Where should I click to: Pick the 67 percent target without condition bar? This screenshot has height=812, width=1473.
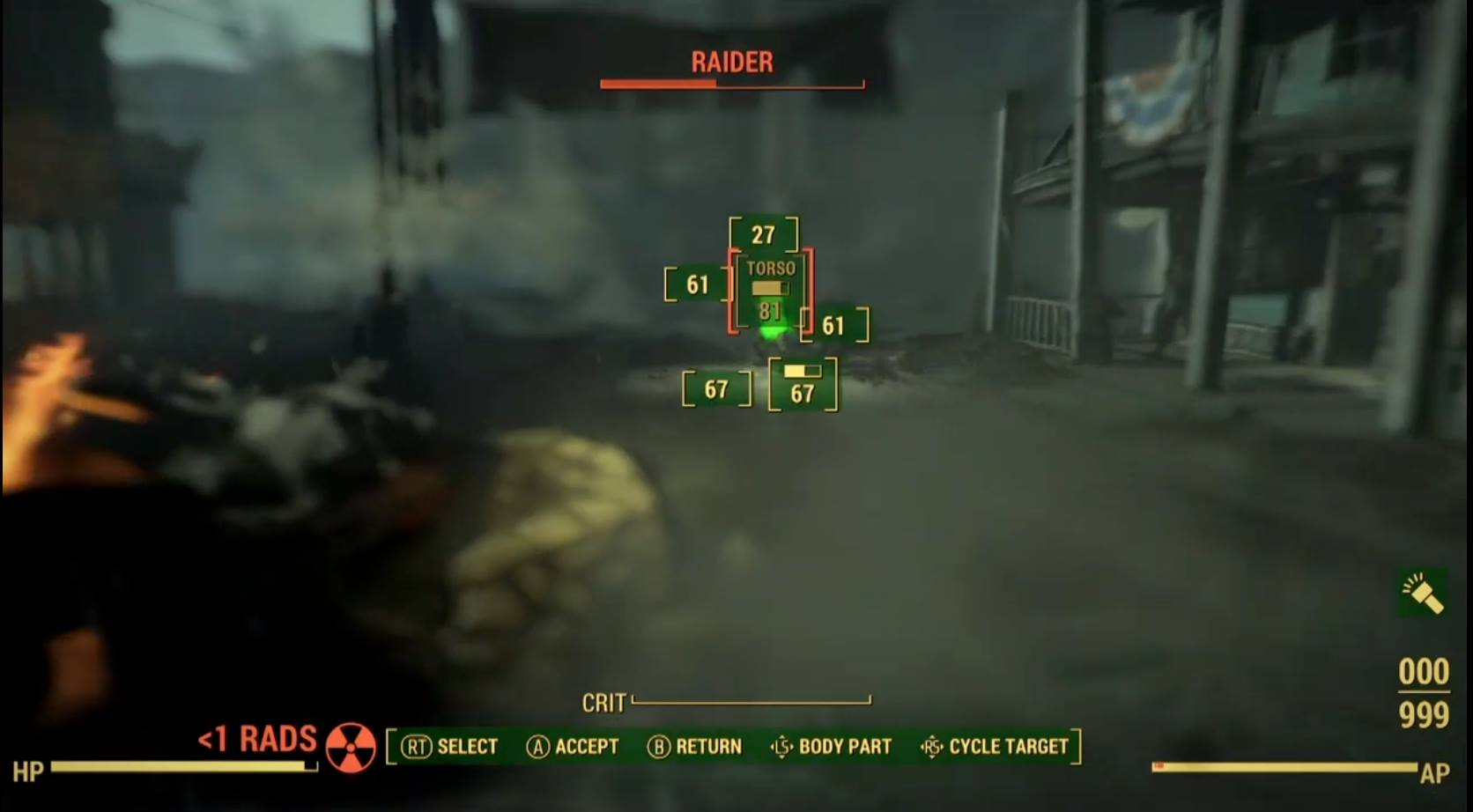click(716, 389)
